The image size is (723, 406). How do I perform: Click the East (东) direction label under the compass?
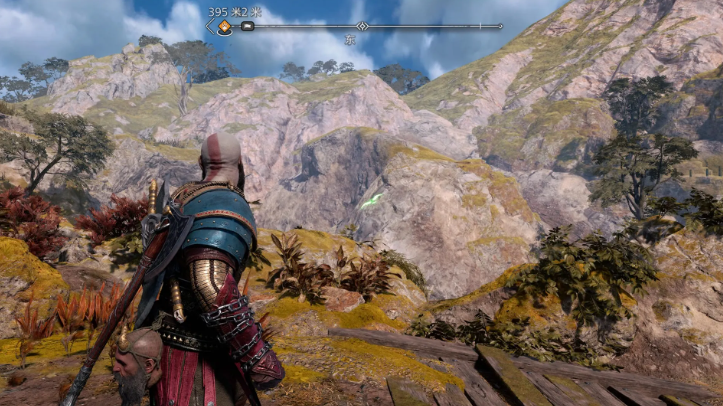click(350, 40)
